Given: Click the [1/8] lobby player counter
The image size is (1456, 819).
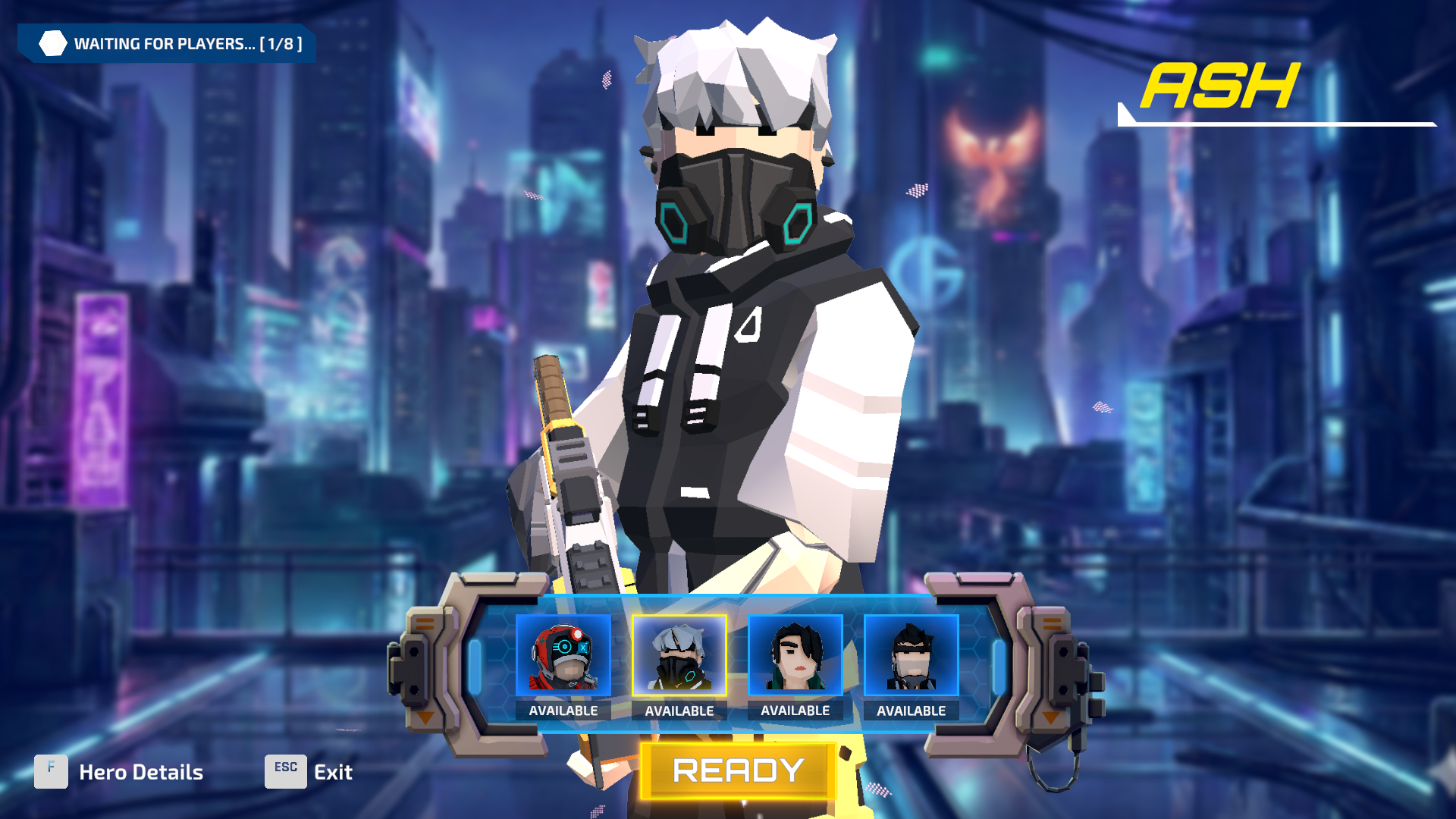Looking at the screenshot, I should coord(281,43).
